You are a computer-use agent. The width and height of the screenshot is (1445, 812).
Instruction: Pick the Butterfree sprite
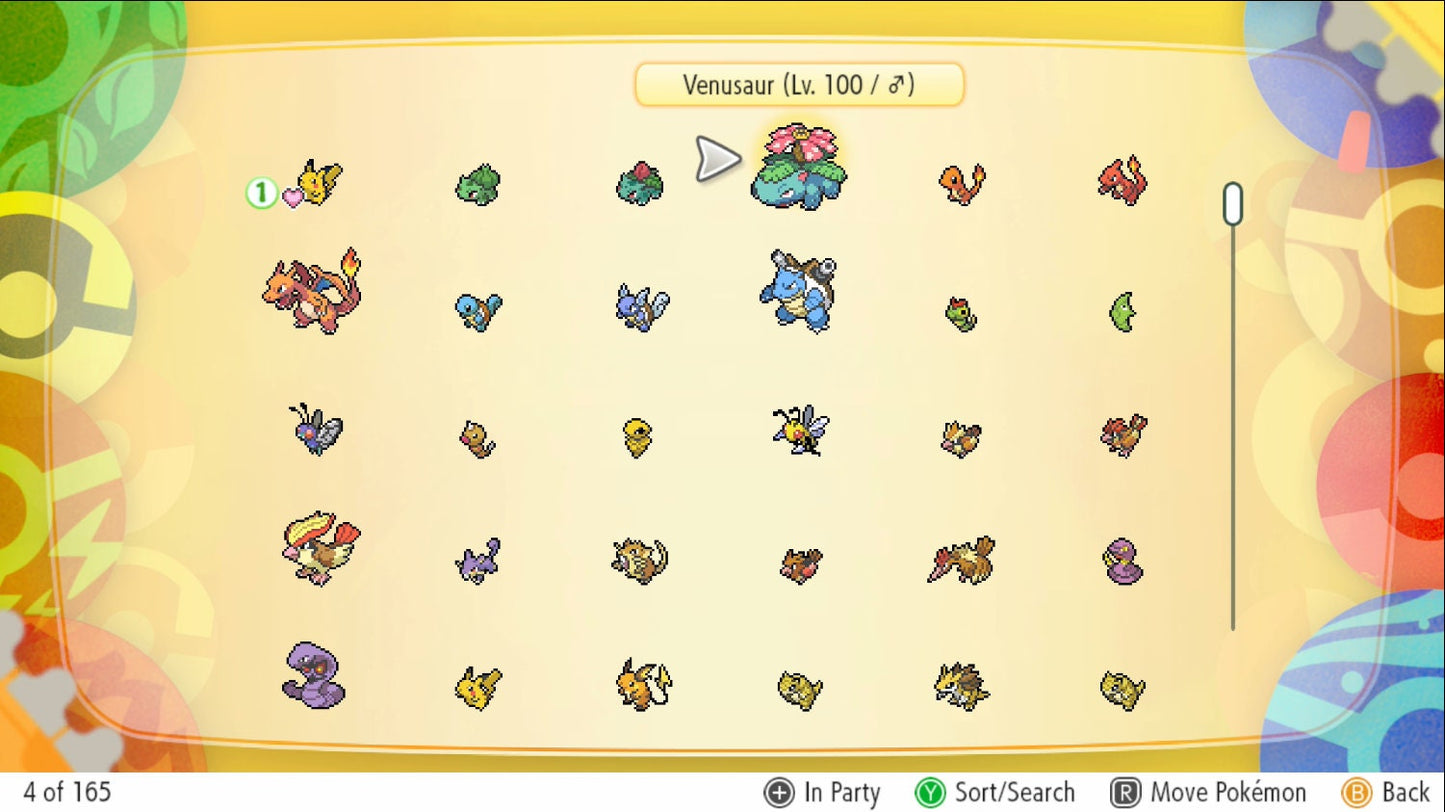coord(316,430)
